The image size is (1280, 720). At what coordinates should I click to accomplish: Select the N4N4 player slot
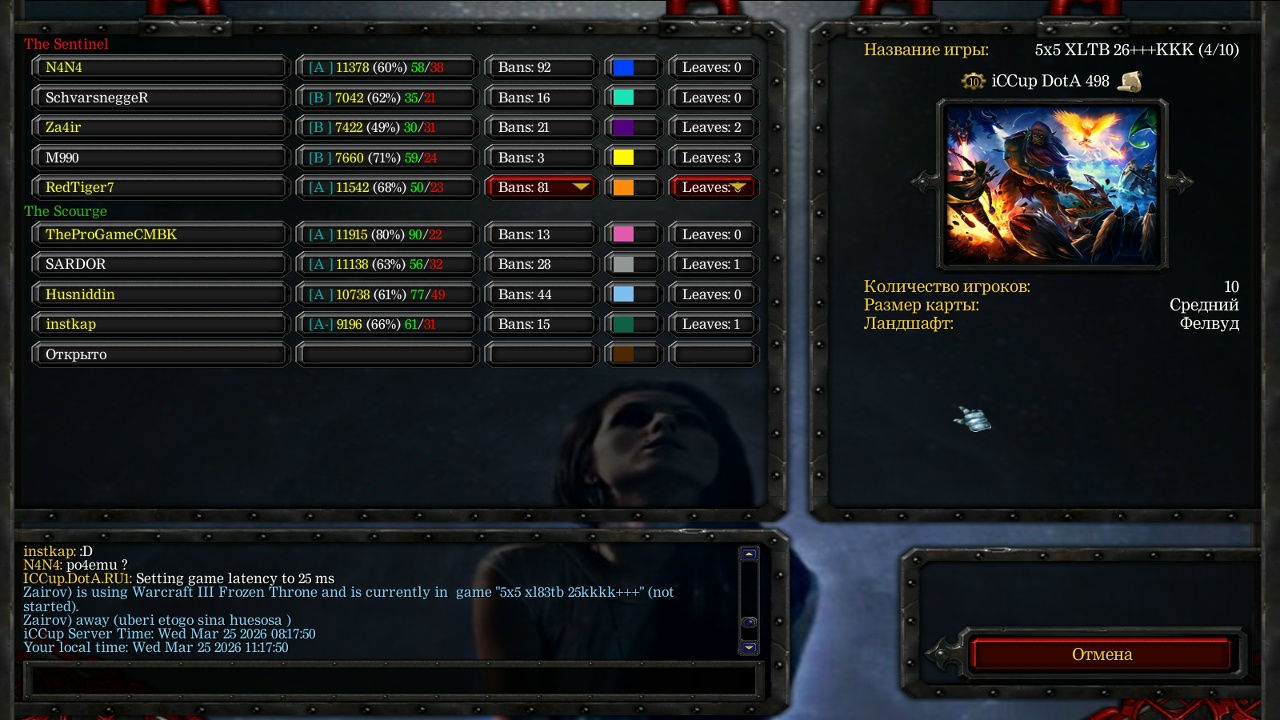[160, 68]
